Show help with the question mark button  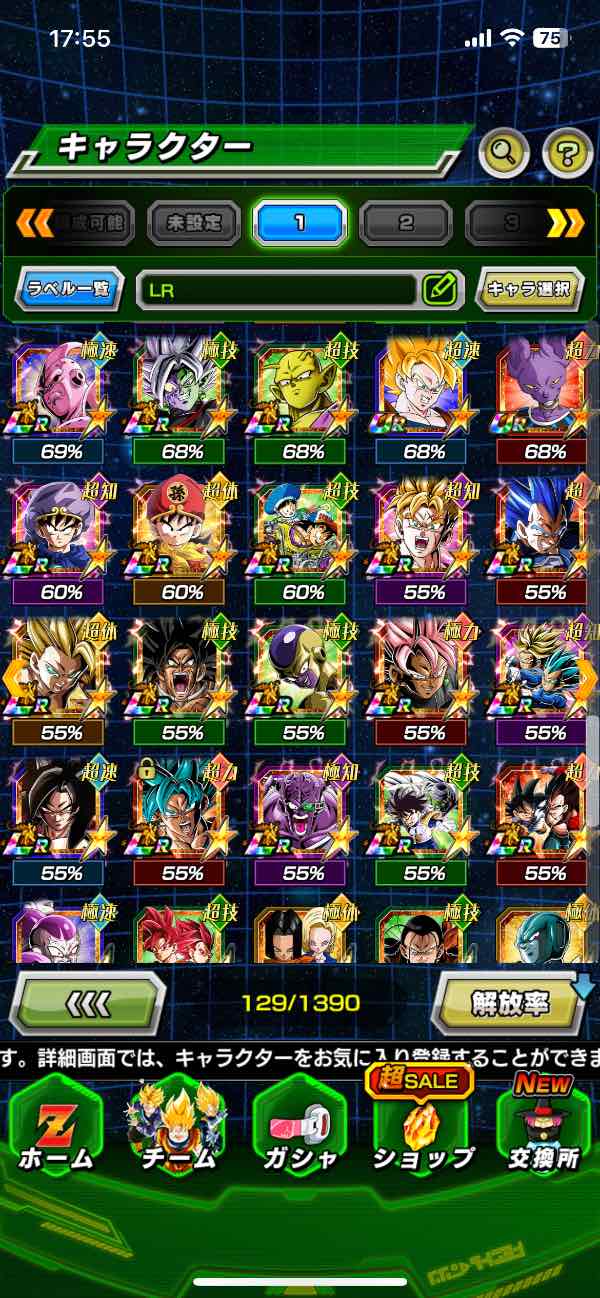click(567, 153)
